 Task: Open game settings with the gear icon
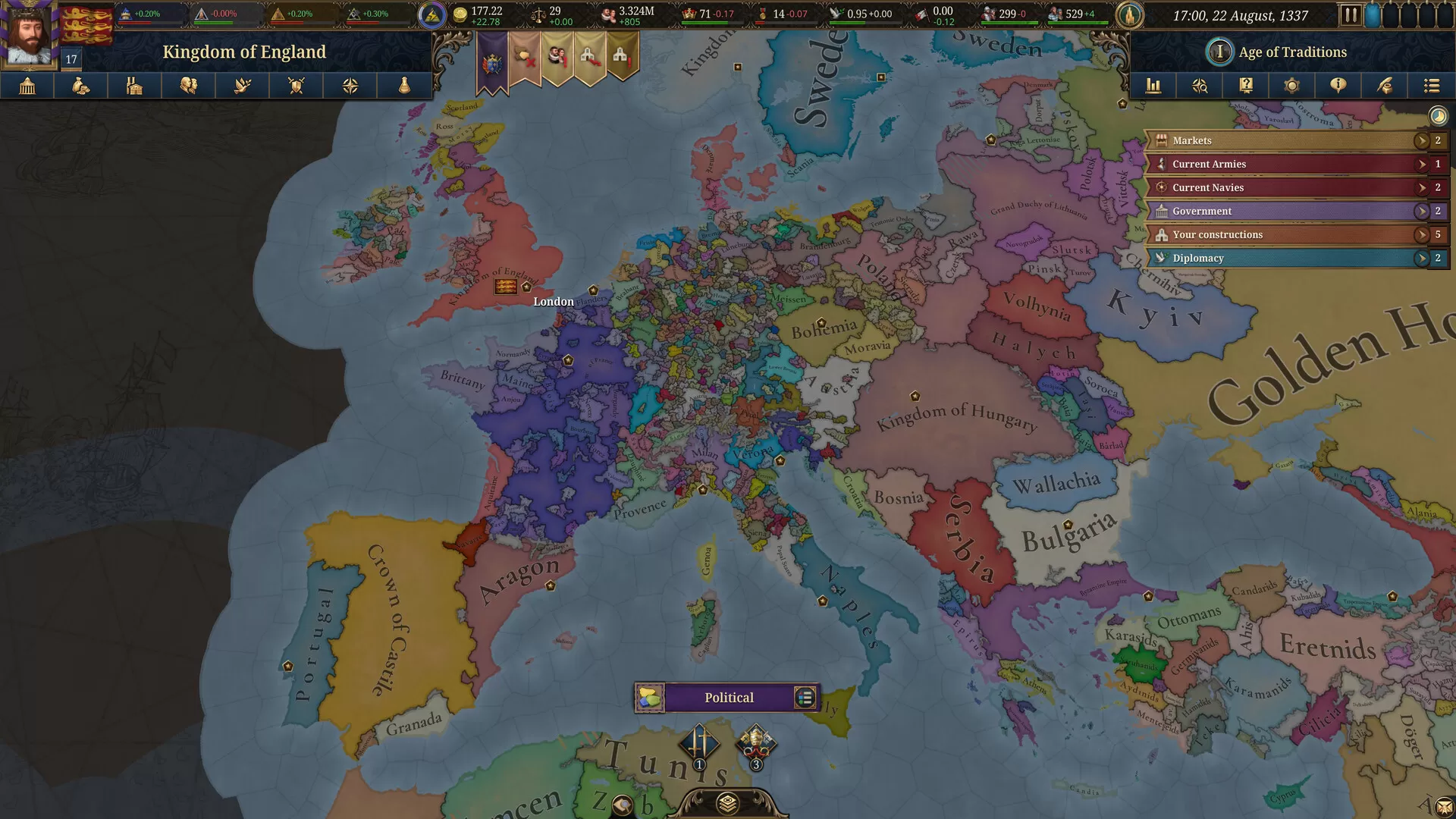click(1292, 85)
